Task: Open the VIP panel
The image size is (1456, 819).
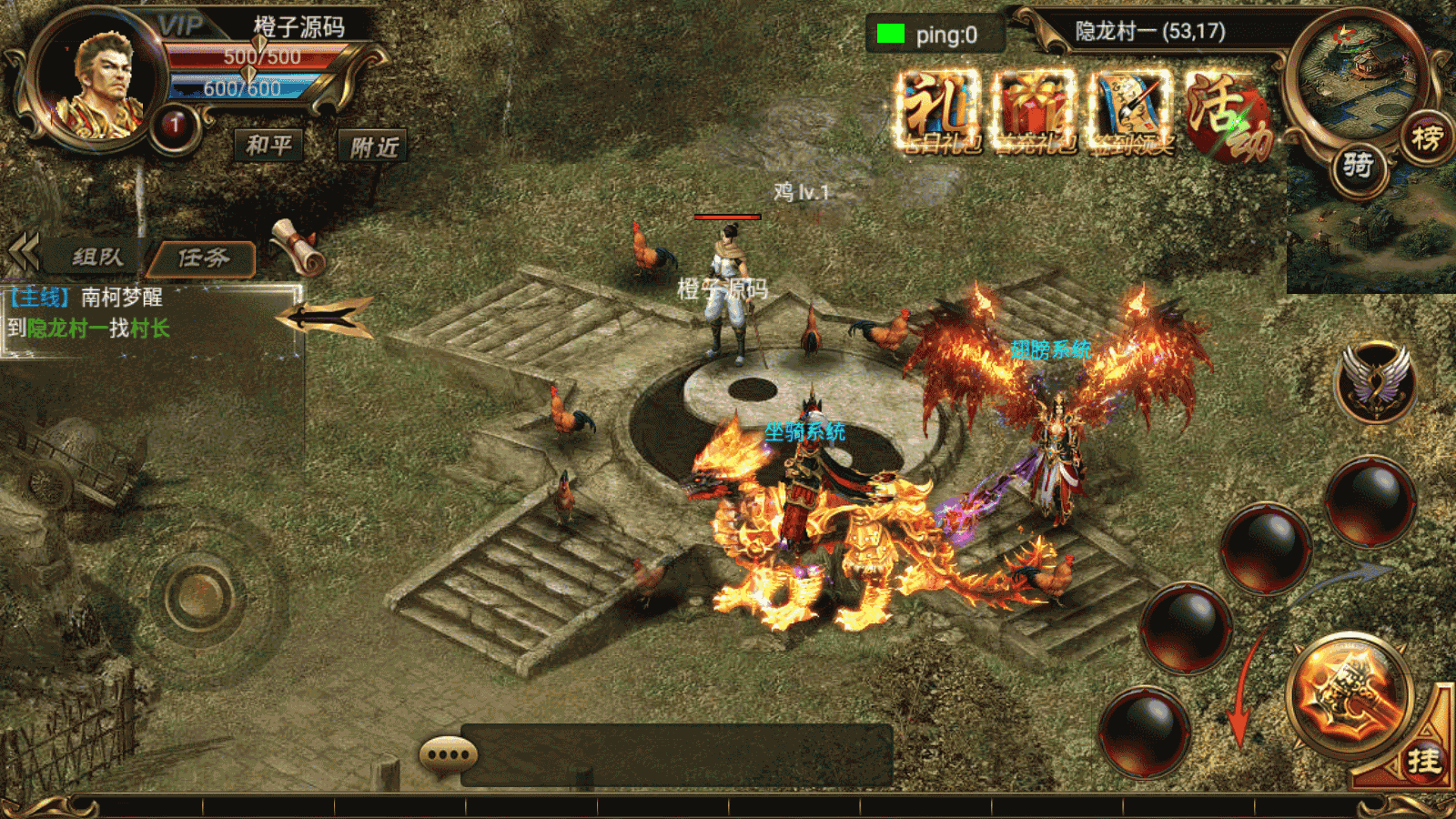Action: [x=181, y=25]
